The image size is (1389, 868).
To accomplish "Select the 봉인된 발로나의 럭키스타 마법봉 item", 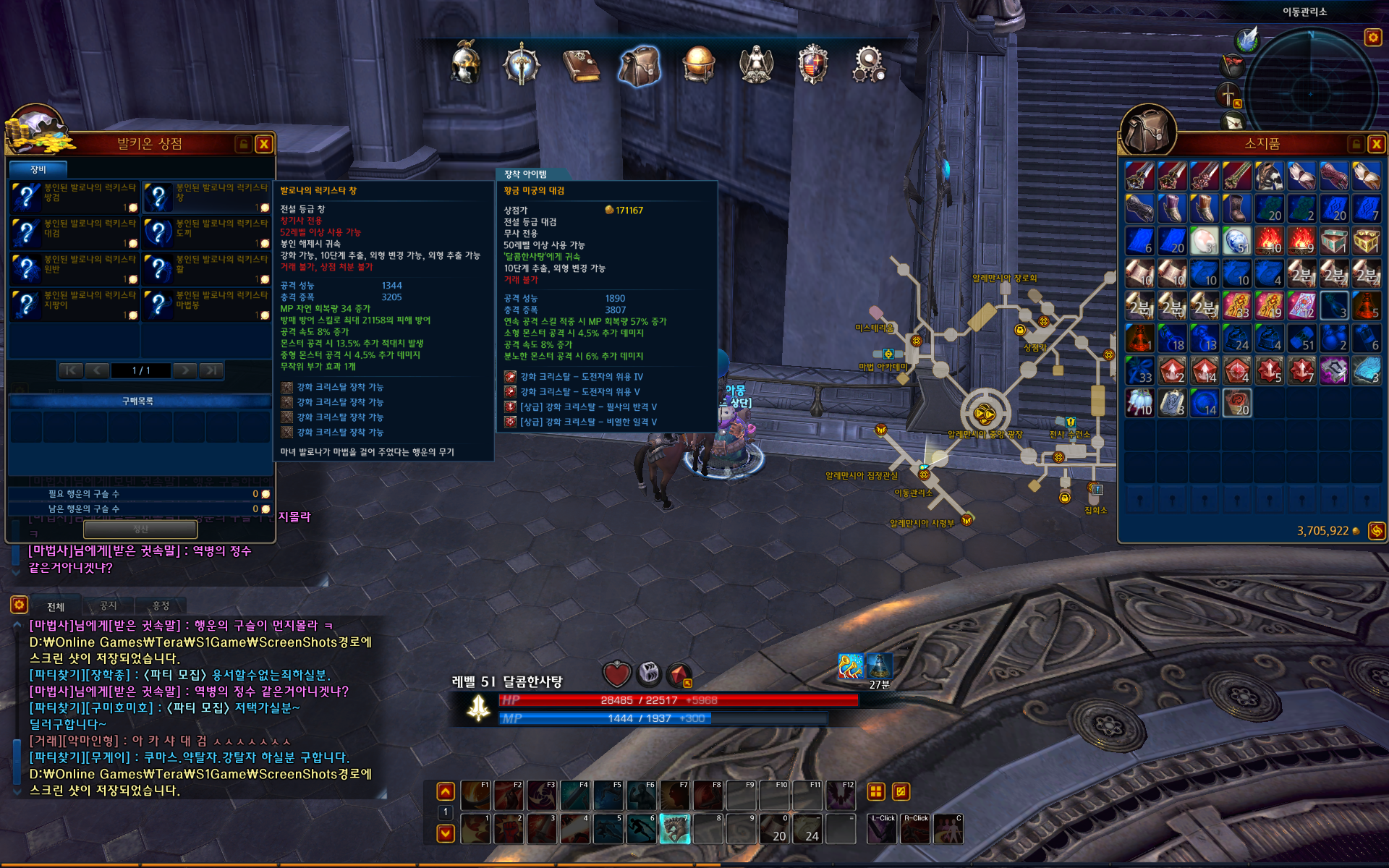I will pos(207,305).
